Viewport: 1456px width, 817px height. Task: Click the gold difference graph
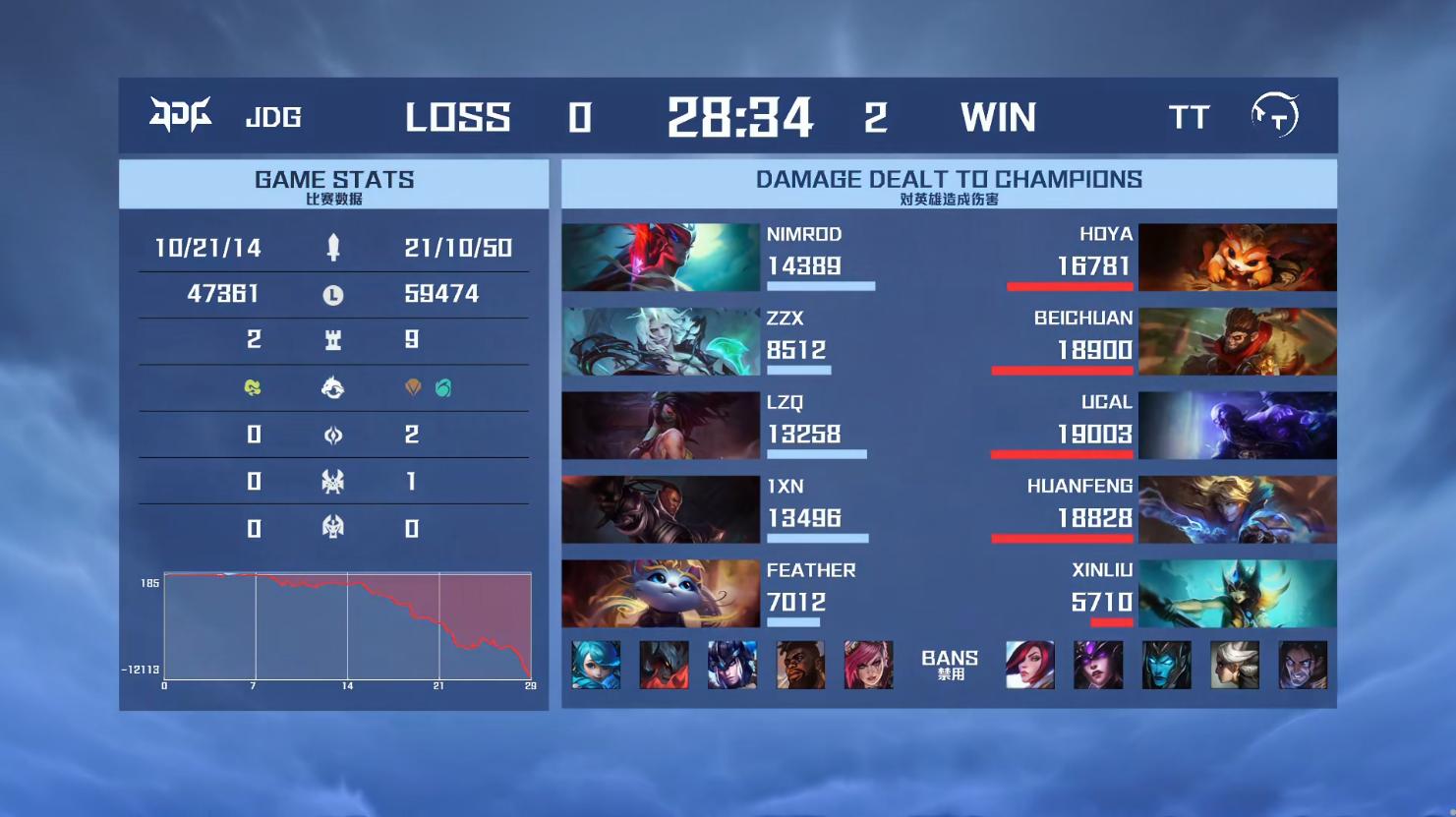[x=347, y=625]
